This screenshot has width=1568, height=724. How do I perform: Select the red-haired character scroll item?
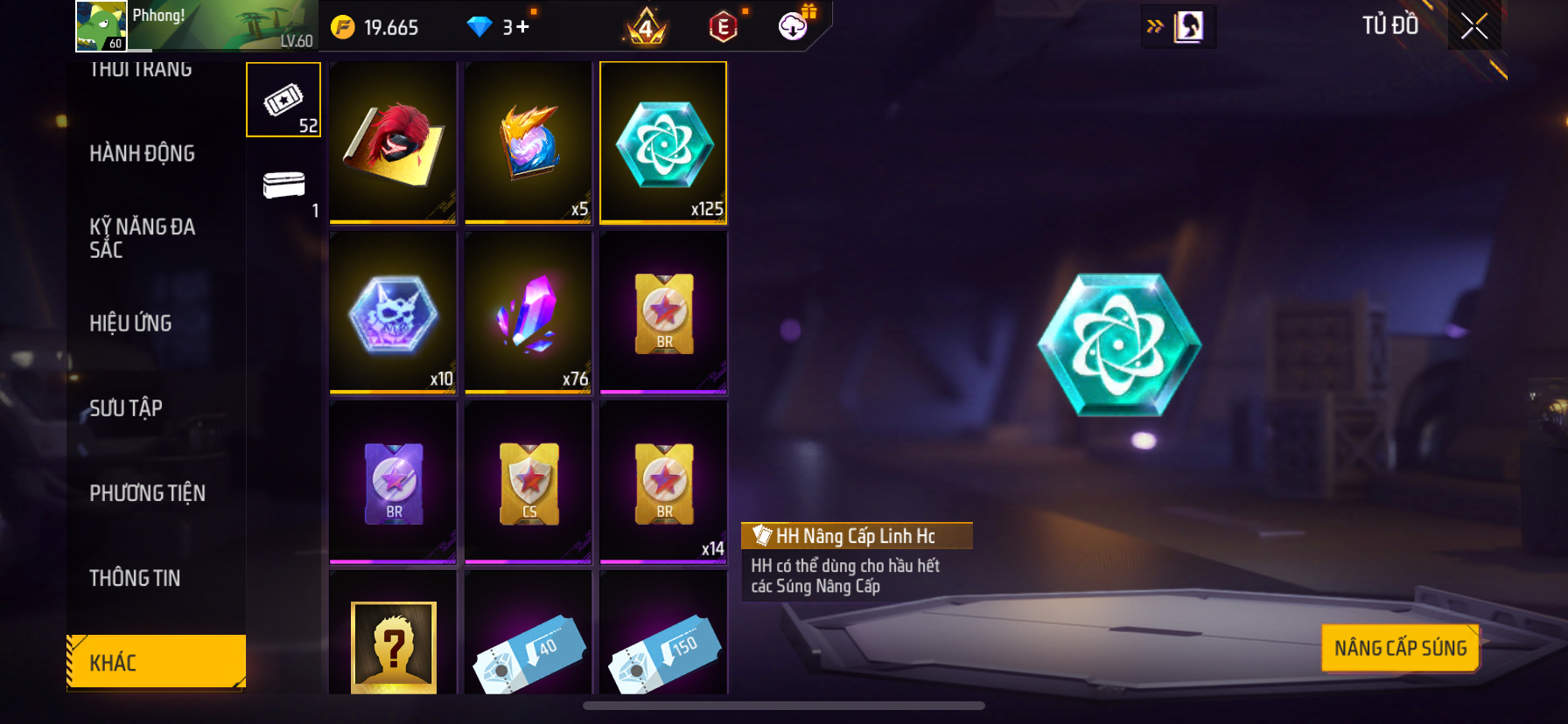(x=393, y=143)
